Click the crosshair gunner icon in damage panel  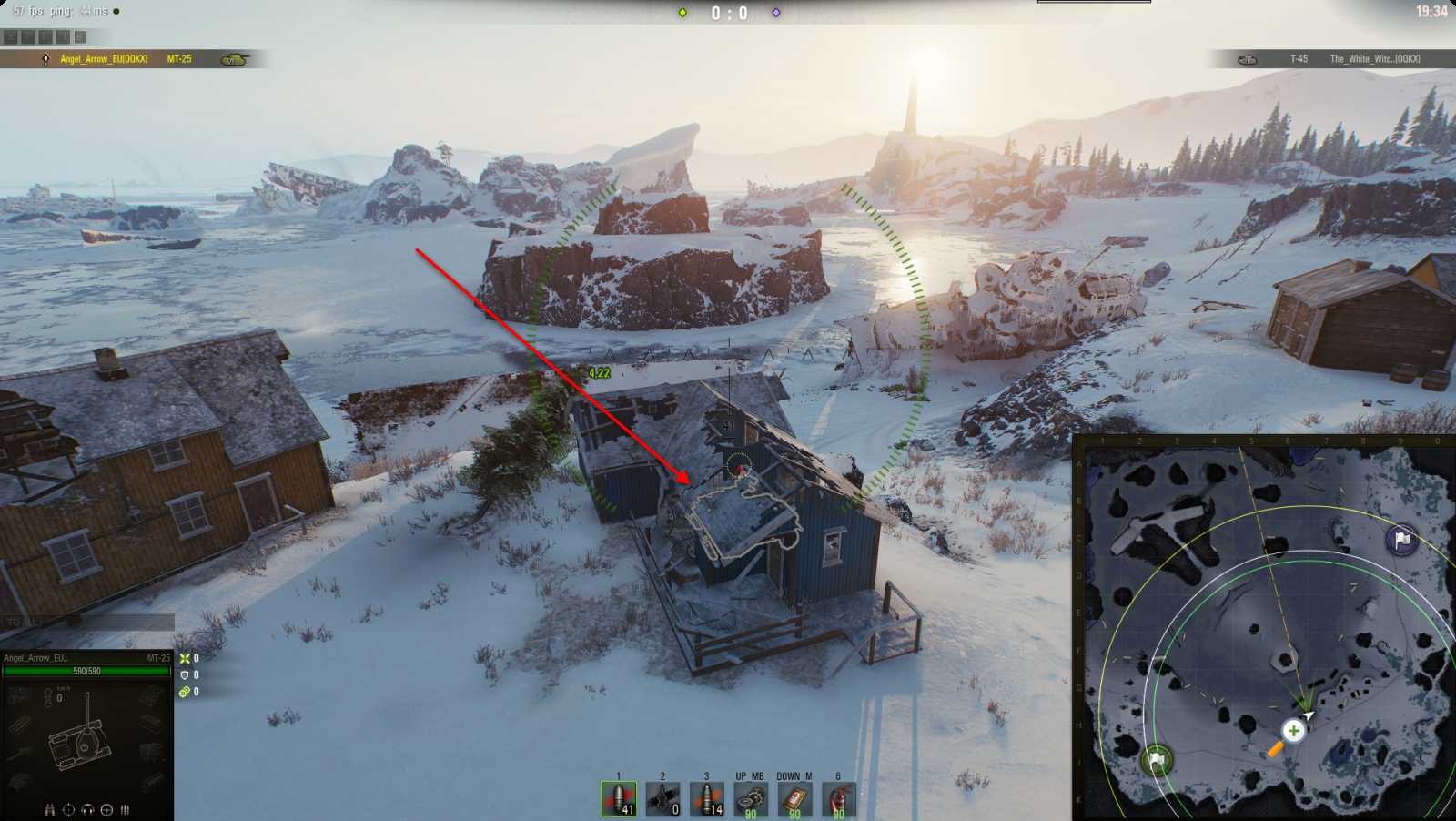pyautogui.click(x=68, y=809)
